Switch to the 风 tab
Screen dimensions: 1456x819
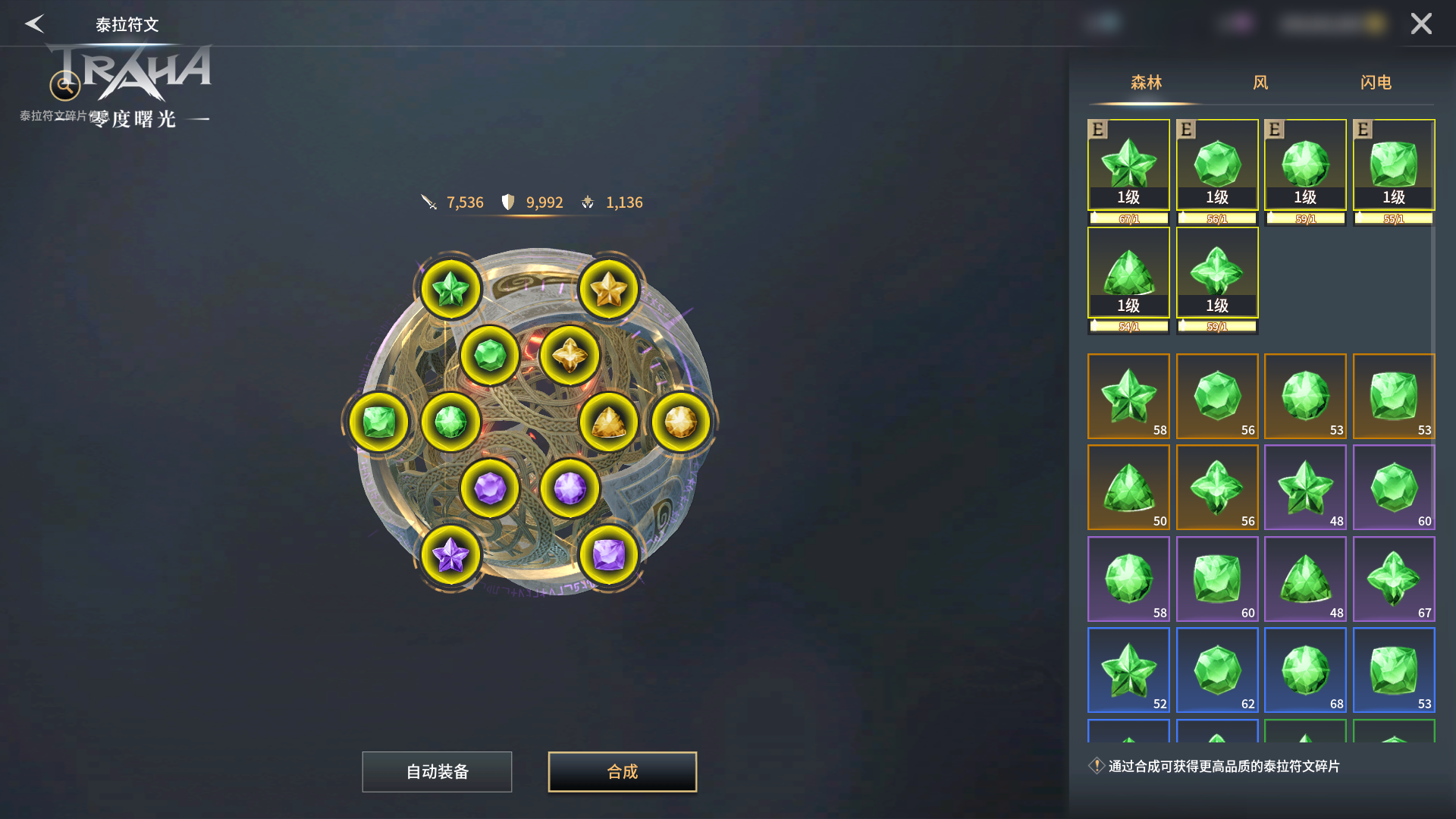click(x=1260, y=83)
